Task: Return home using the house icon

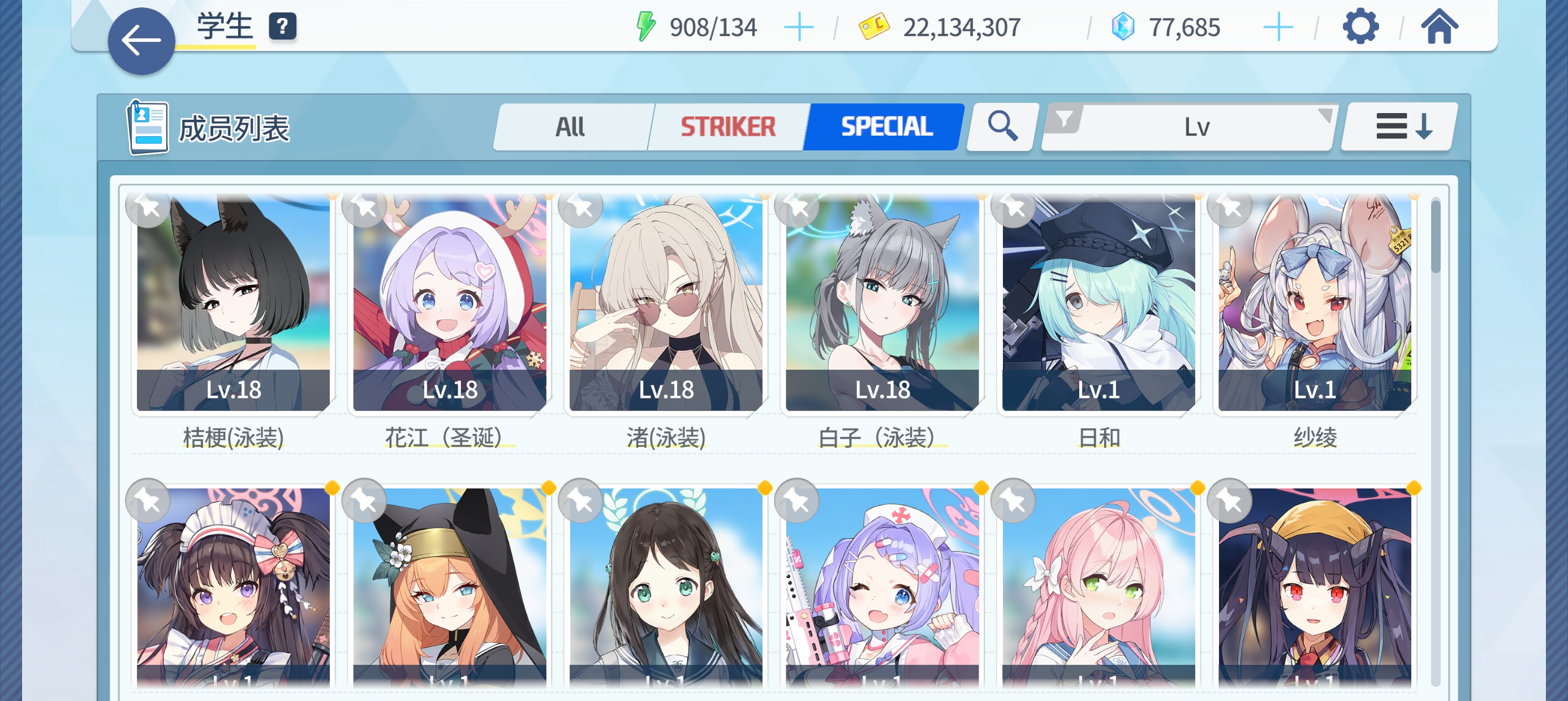Action: tap(1441, 27)
